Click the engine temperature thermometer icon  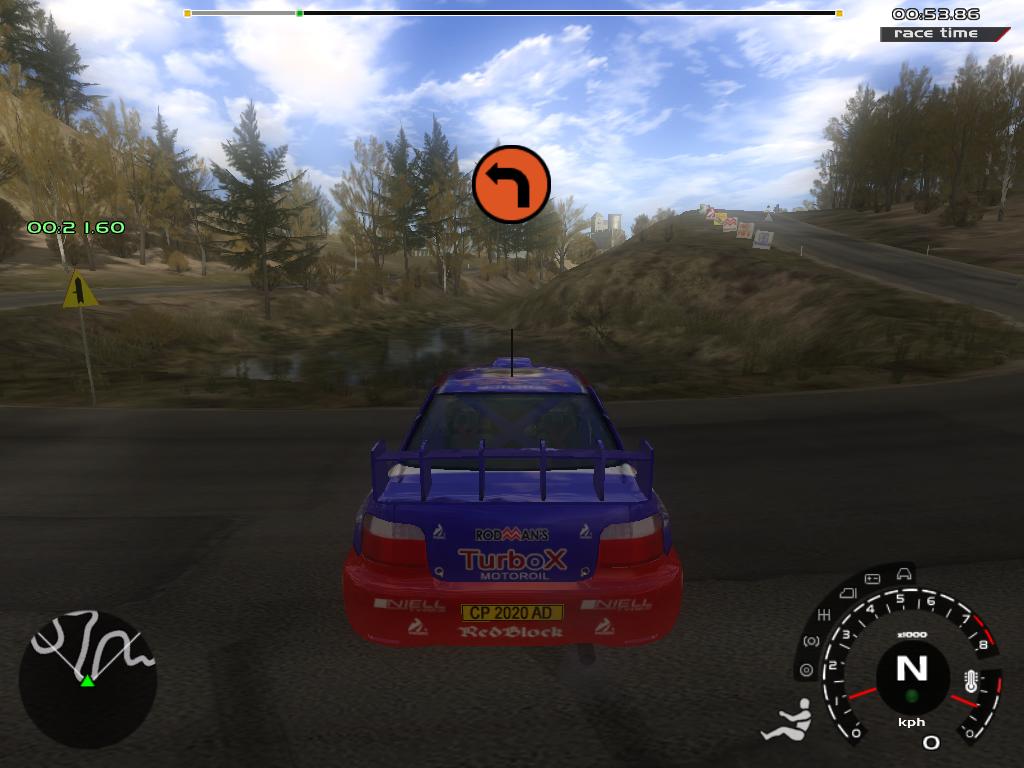pos(970,682)
